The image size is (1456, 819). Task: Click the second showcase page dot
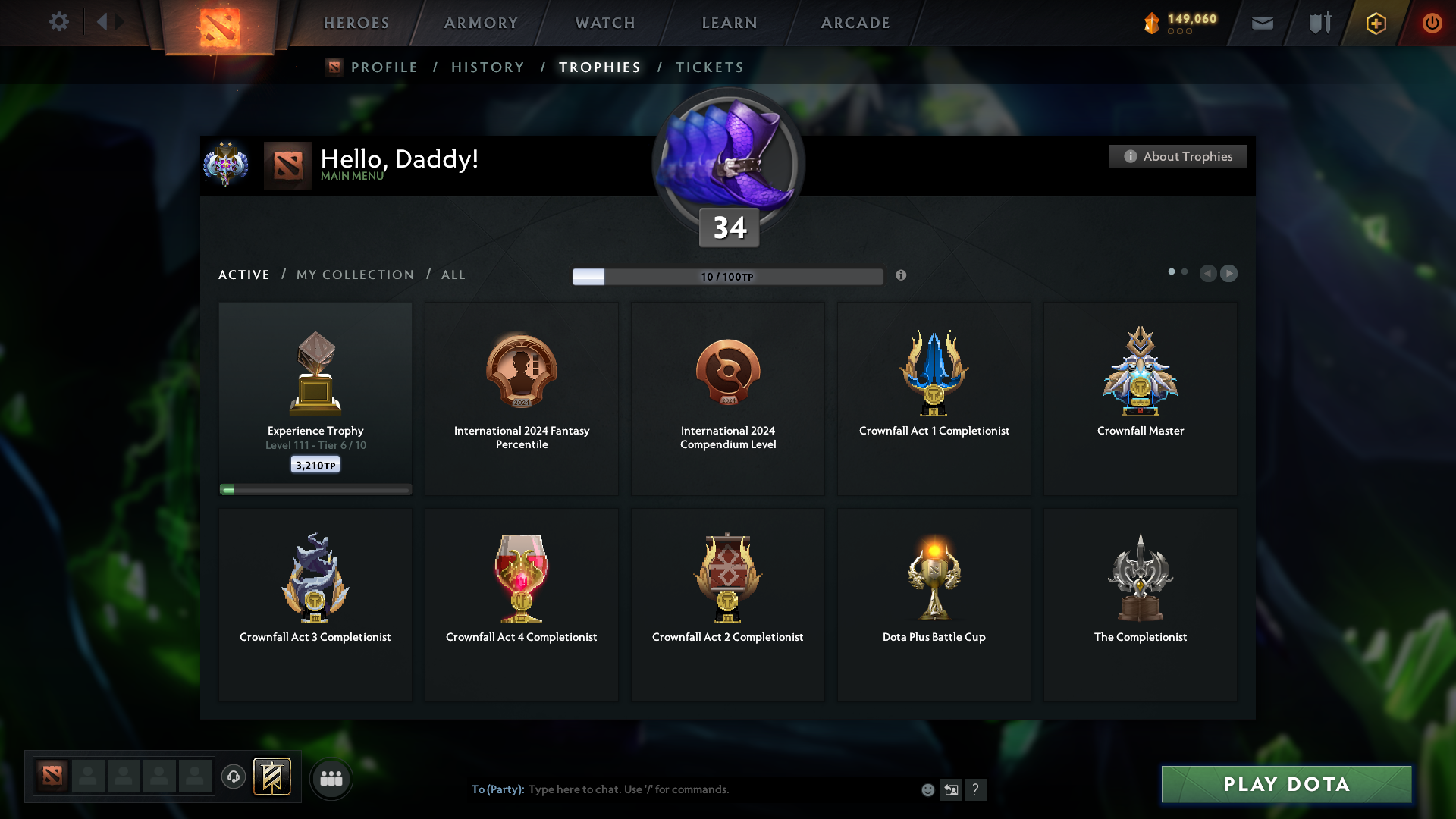click(1186, 271)
